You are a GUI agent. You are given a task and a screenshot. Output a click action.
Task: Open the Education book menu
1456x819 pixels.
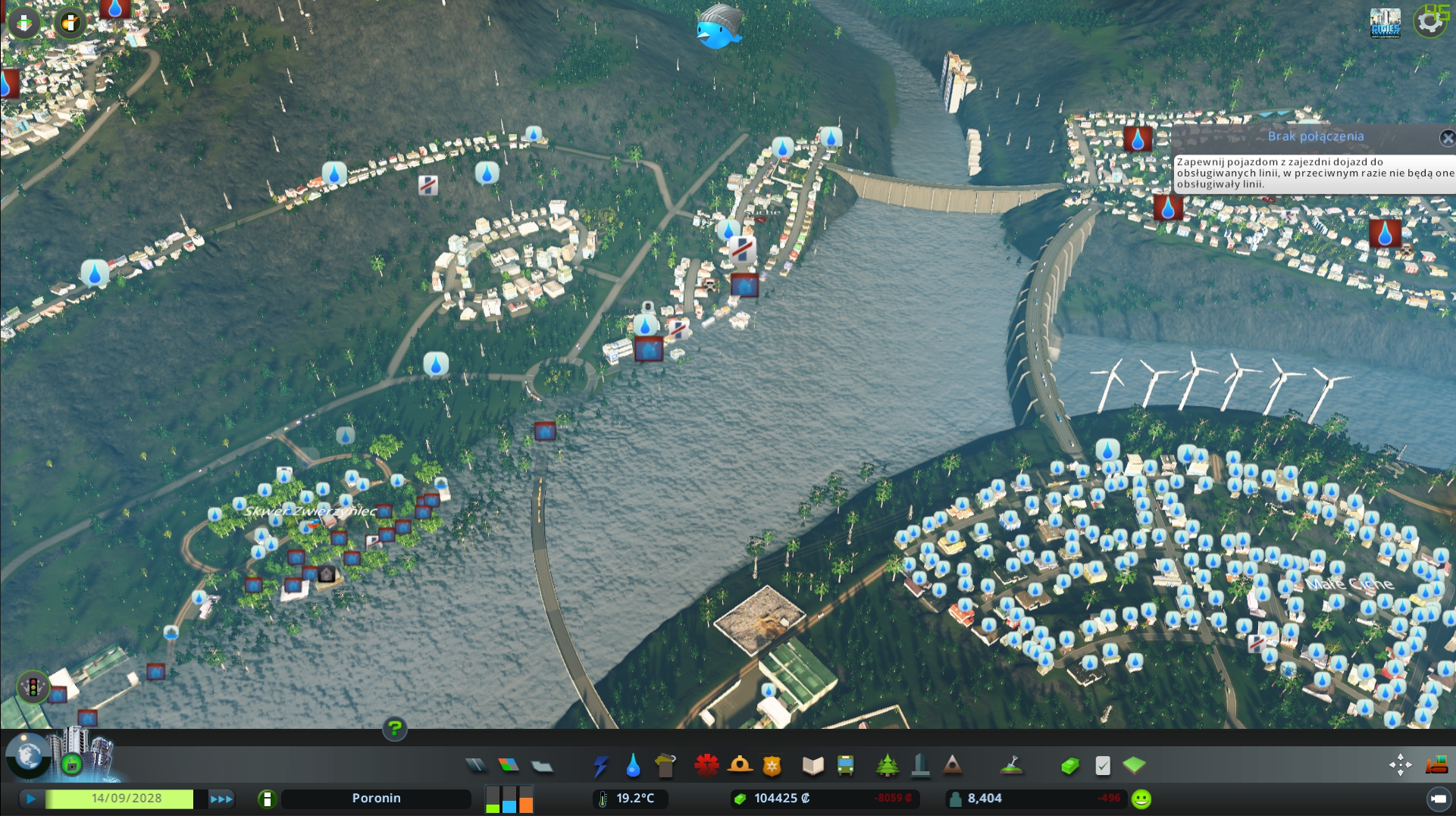(x=813, y=766)
